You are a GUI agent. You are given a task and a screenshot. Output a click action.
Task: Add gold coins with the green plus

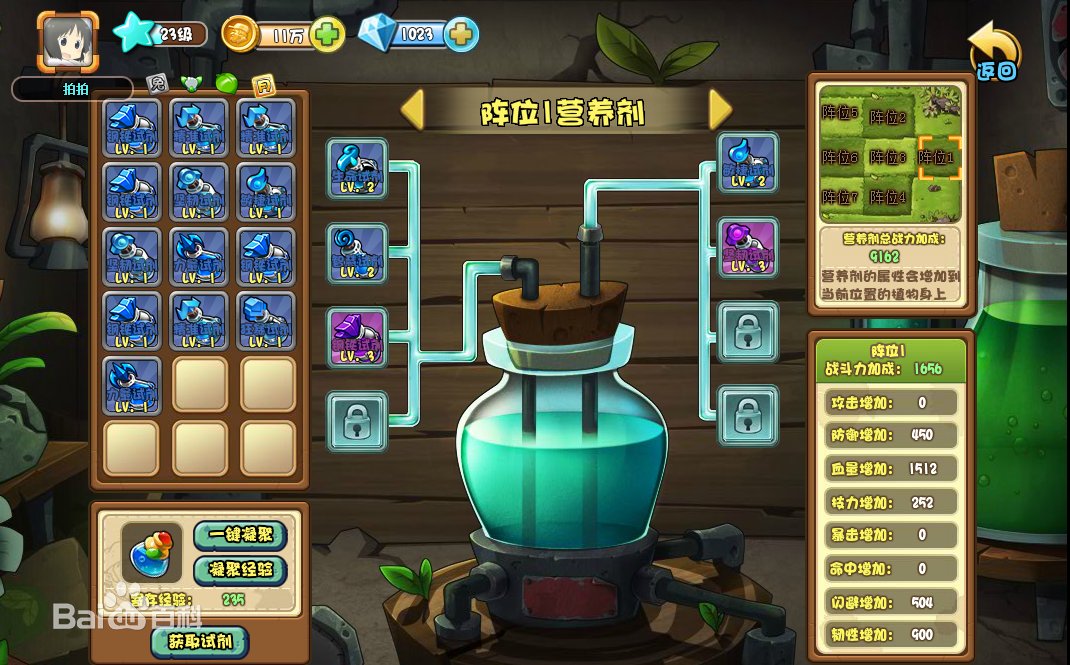327,35
